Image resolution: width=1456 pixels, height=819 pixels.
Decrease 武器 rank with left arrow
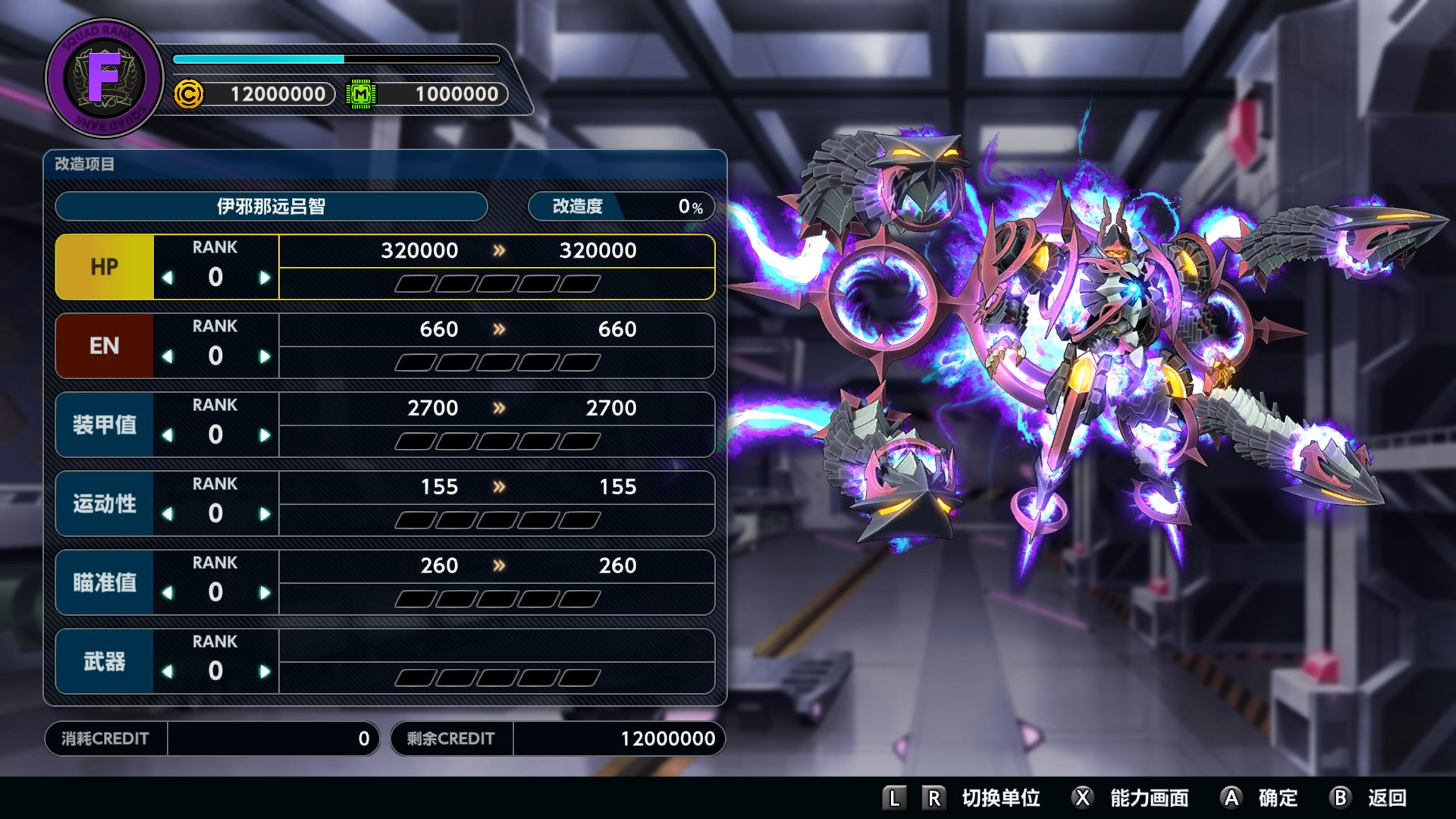coord(168,672)
